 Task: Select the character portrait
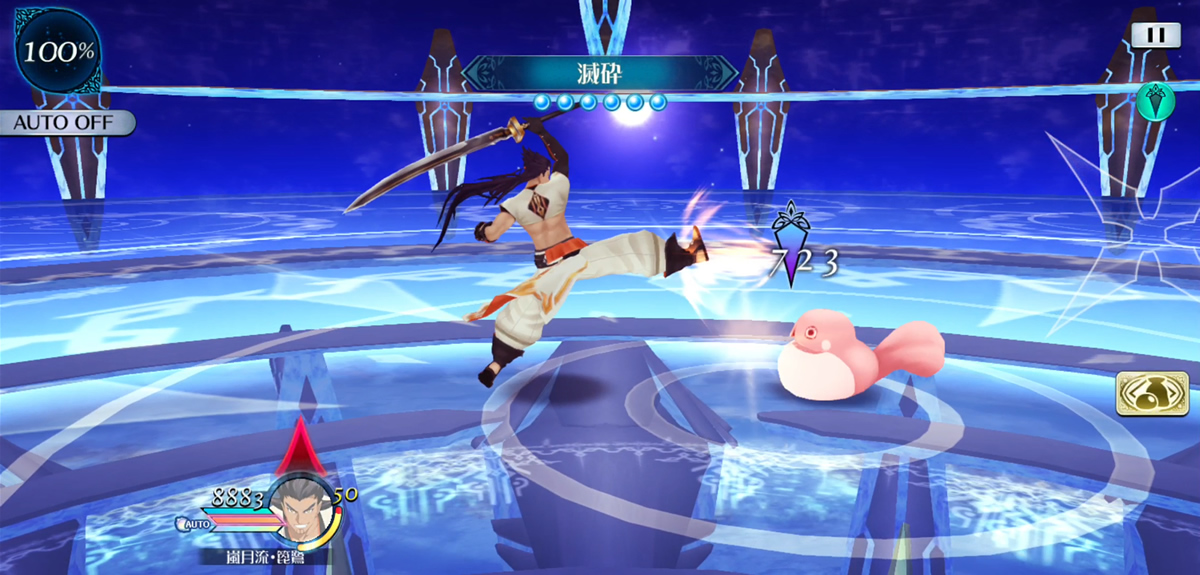pyautogui.click(x=302, y=507)
